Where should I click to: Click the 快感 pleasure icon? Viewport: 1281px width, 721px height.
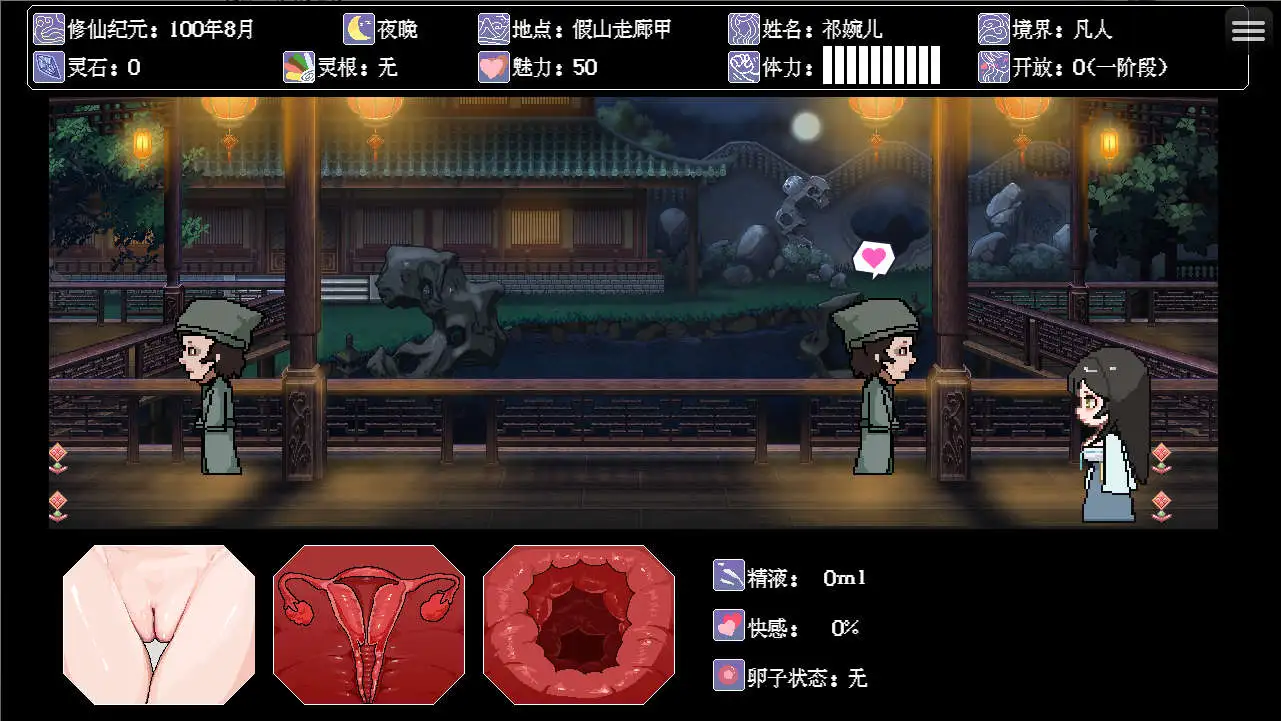click(728, 626)
